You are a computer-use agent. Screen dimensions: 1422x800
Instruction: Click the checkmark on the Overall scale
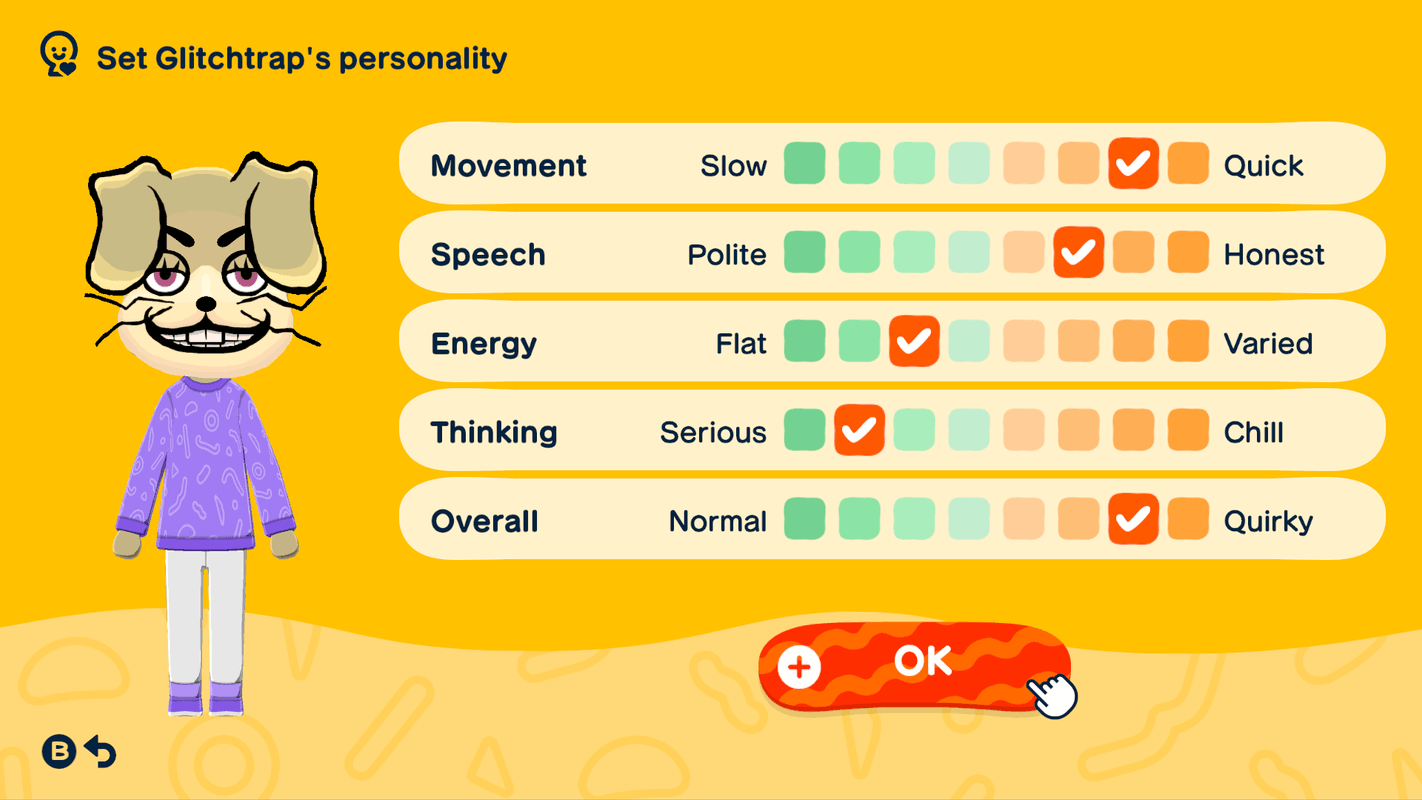point(1133,519)
